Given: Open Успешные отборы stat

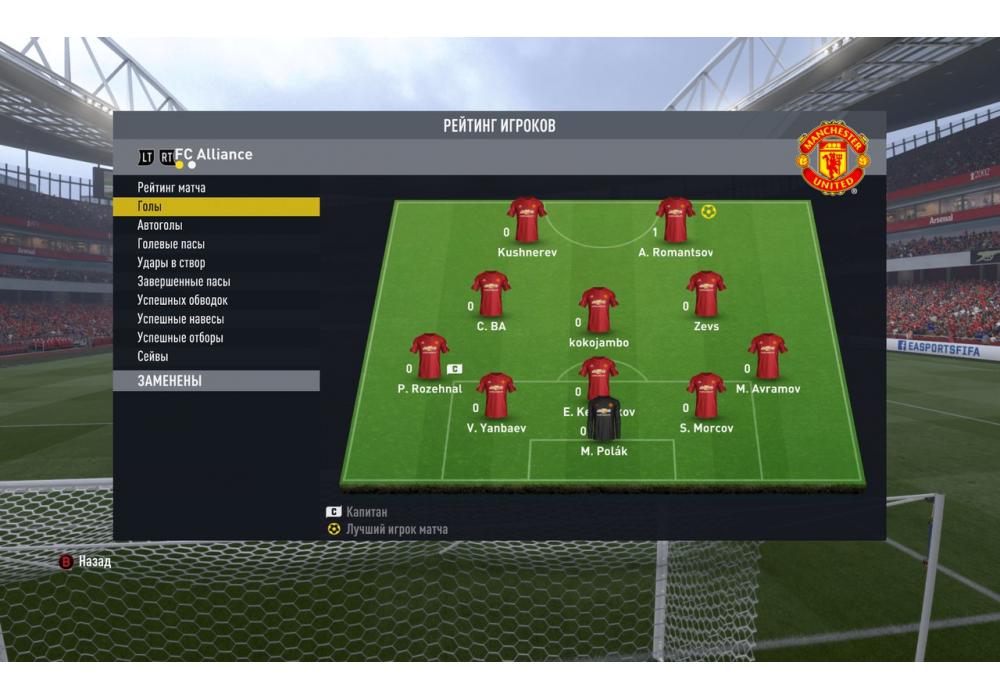Looking at the screenshot, I should click(181, 338).
